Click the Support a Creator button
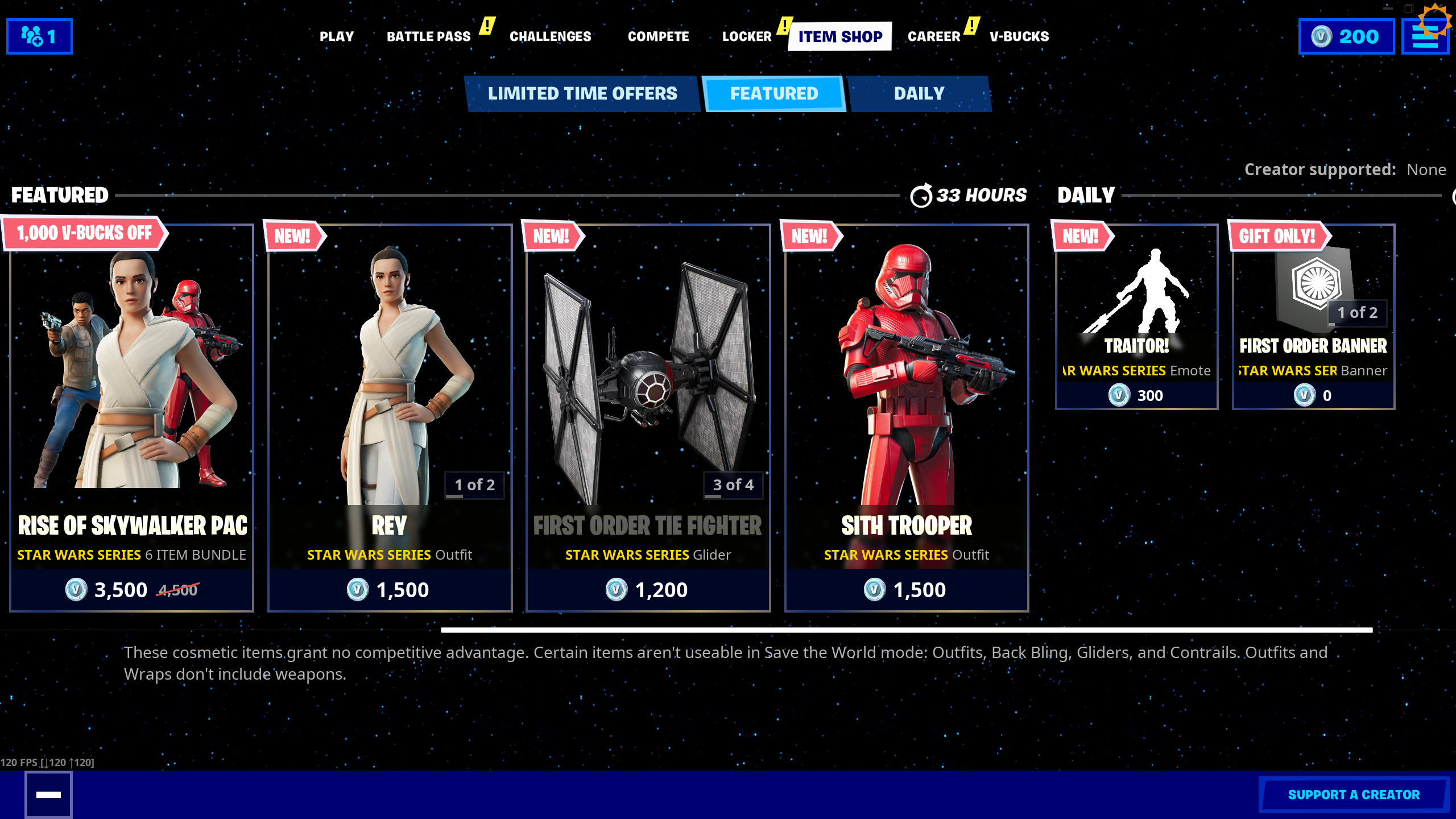1456x819 pixels. 1353,795
